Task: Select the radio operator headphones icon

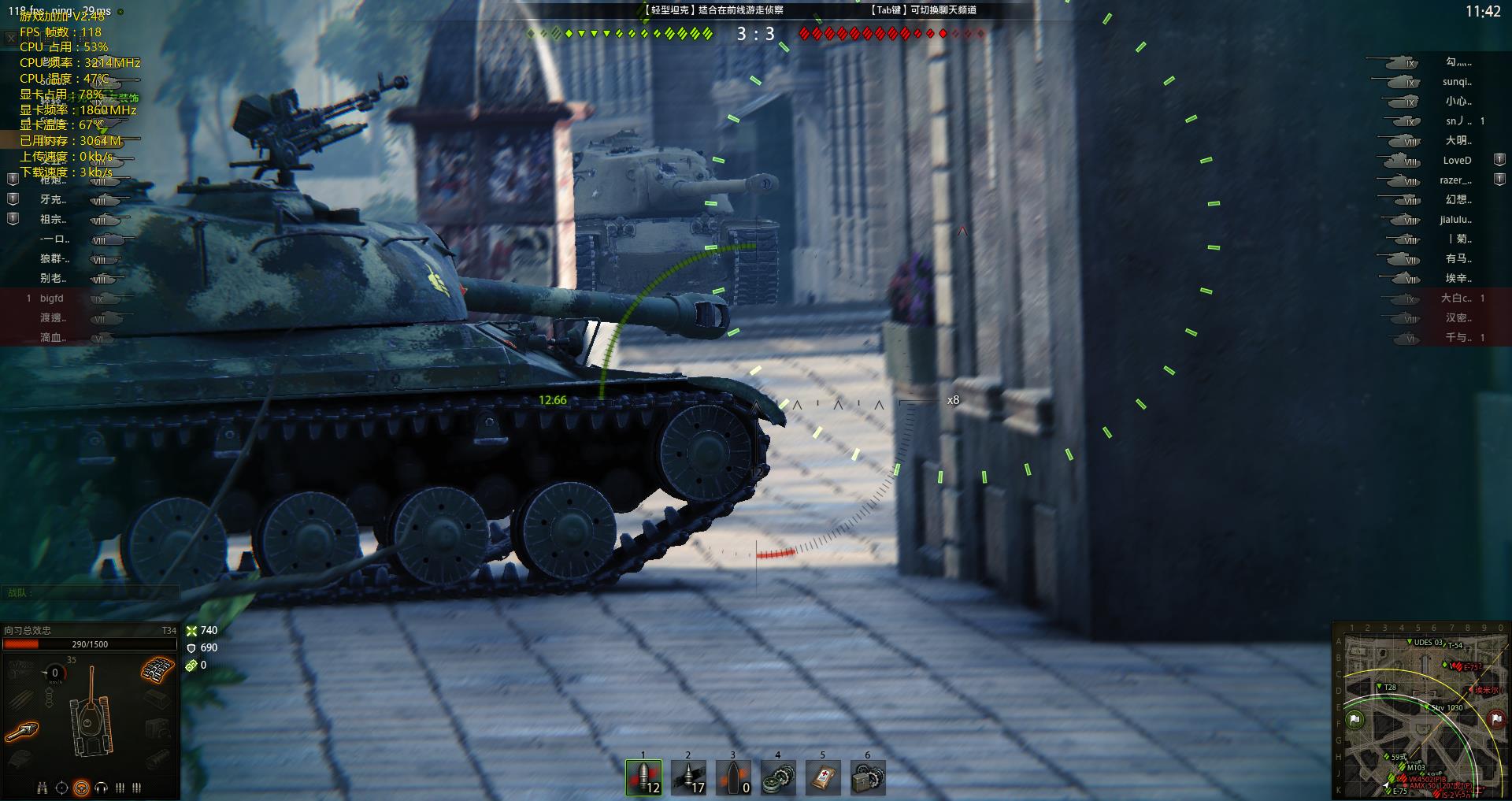Action: [x=101, y=788]
